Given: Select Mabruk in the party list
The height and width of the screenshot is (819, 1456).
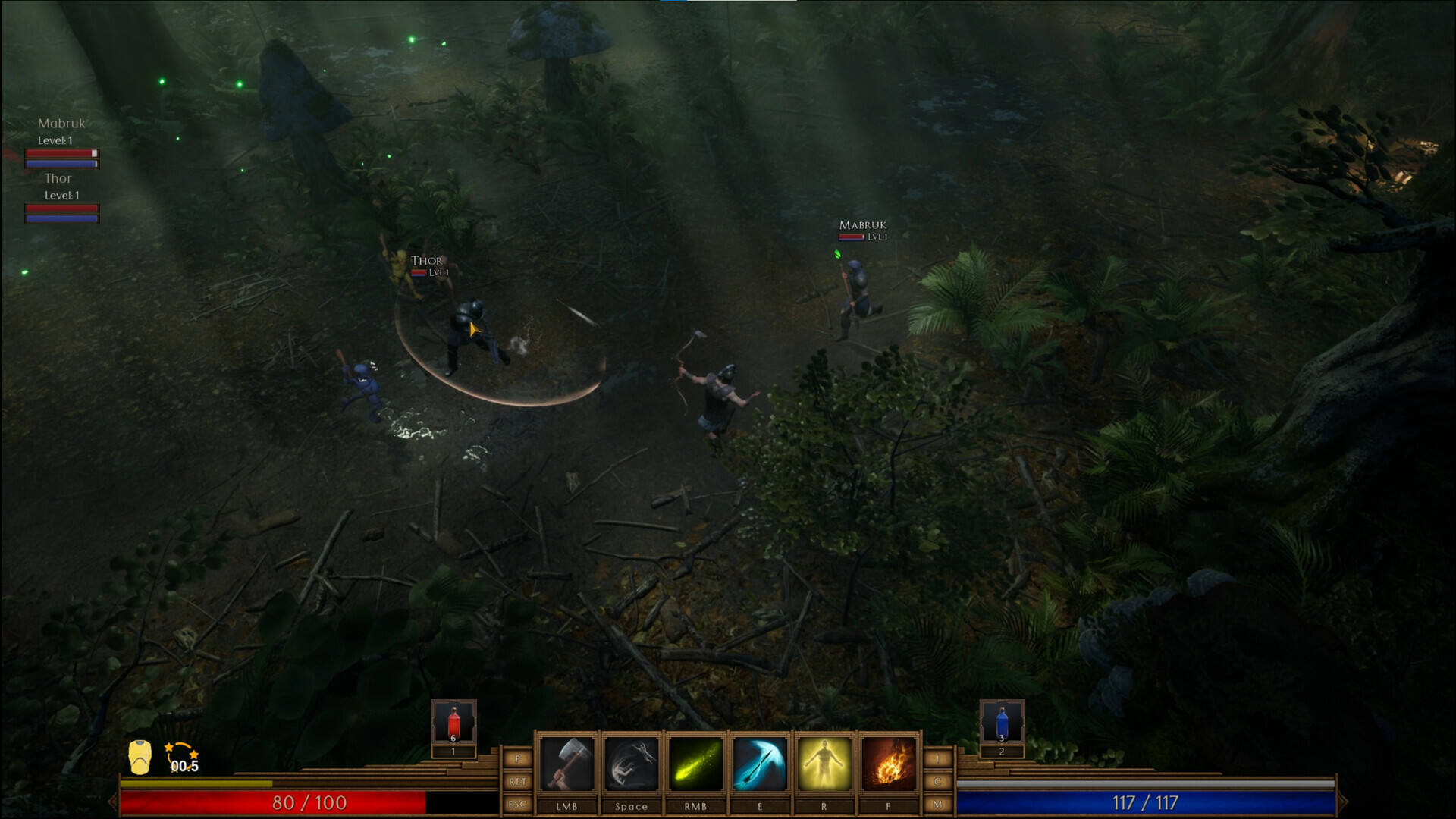Looking at the screenshot, I should (61, 124).
